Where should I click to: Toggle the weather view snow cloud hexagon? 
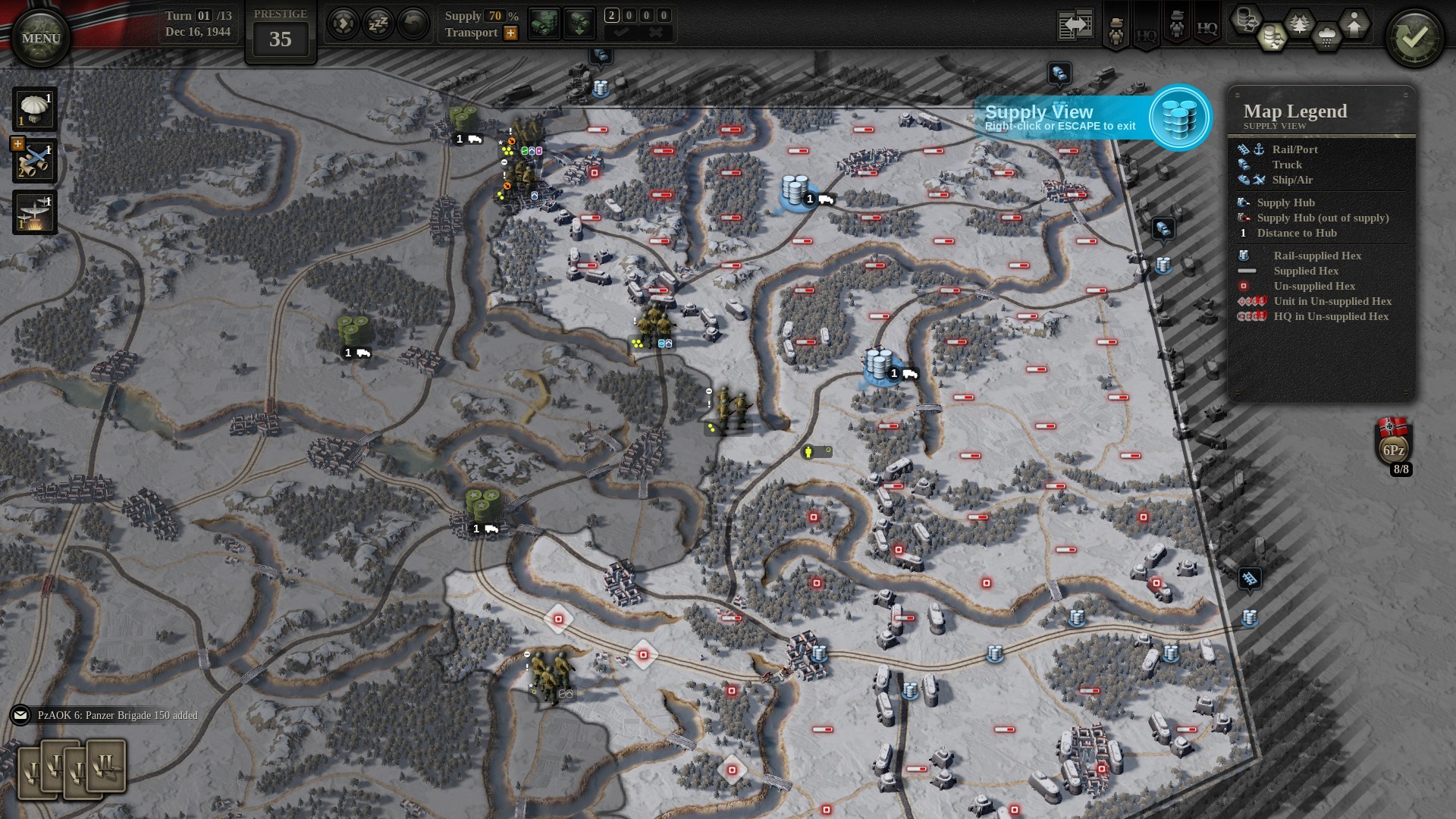pyautogui.click(x=1326, y=36)
